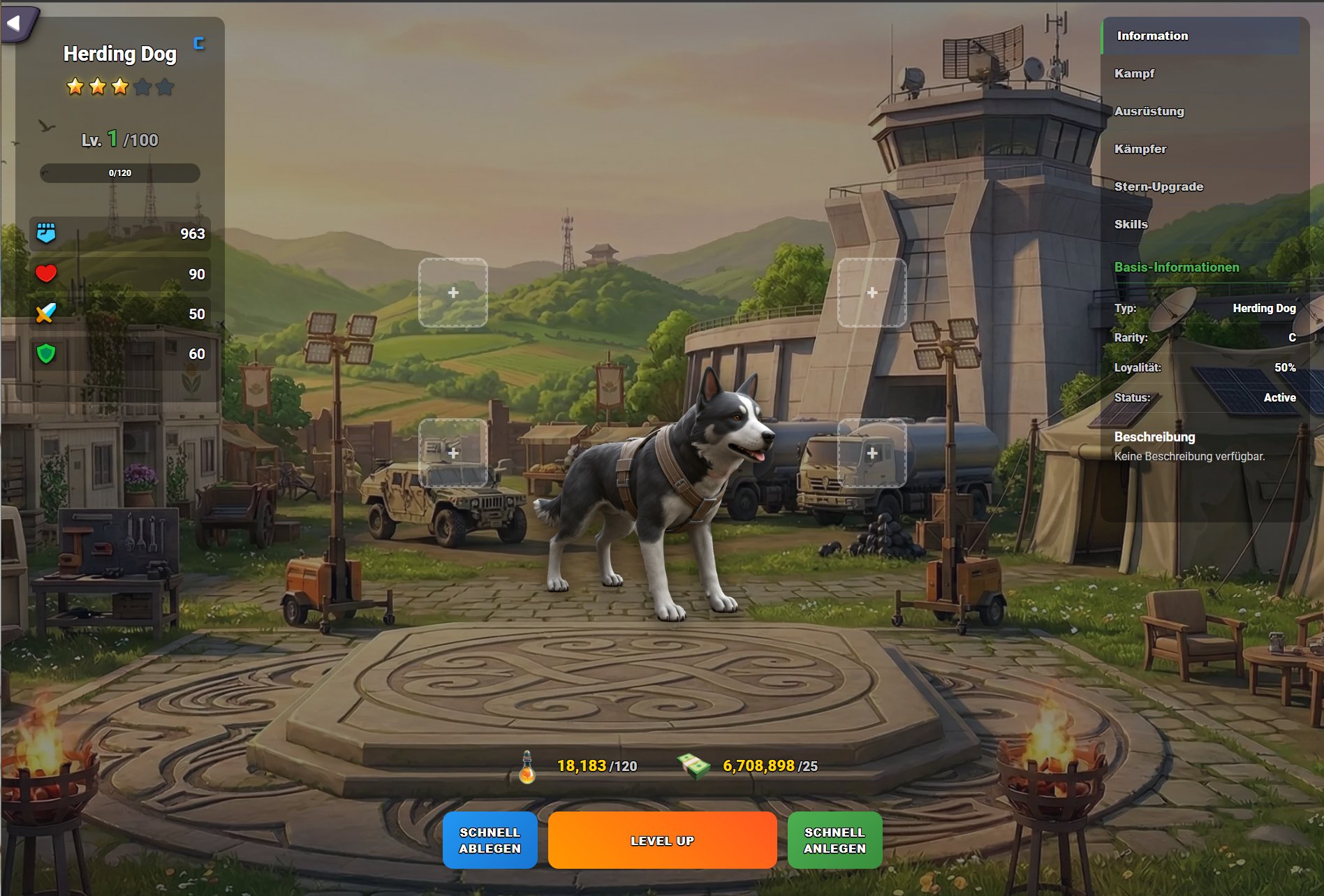The height and width of the screenshot is (896, 1324).
Task: Select the Kämpfer tab
Action: pyautogui.click(x=1140, y=149)
